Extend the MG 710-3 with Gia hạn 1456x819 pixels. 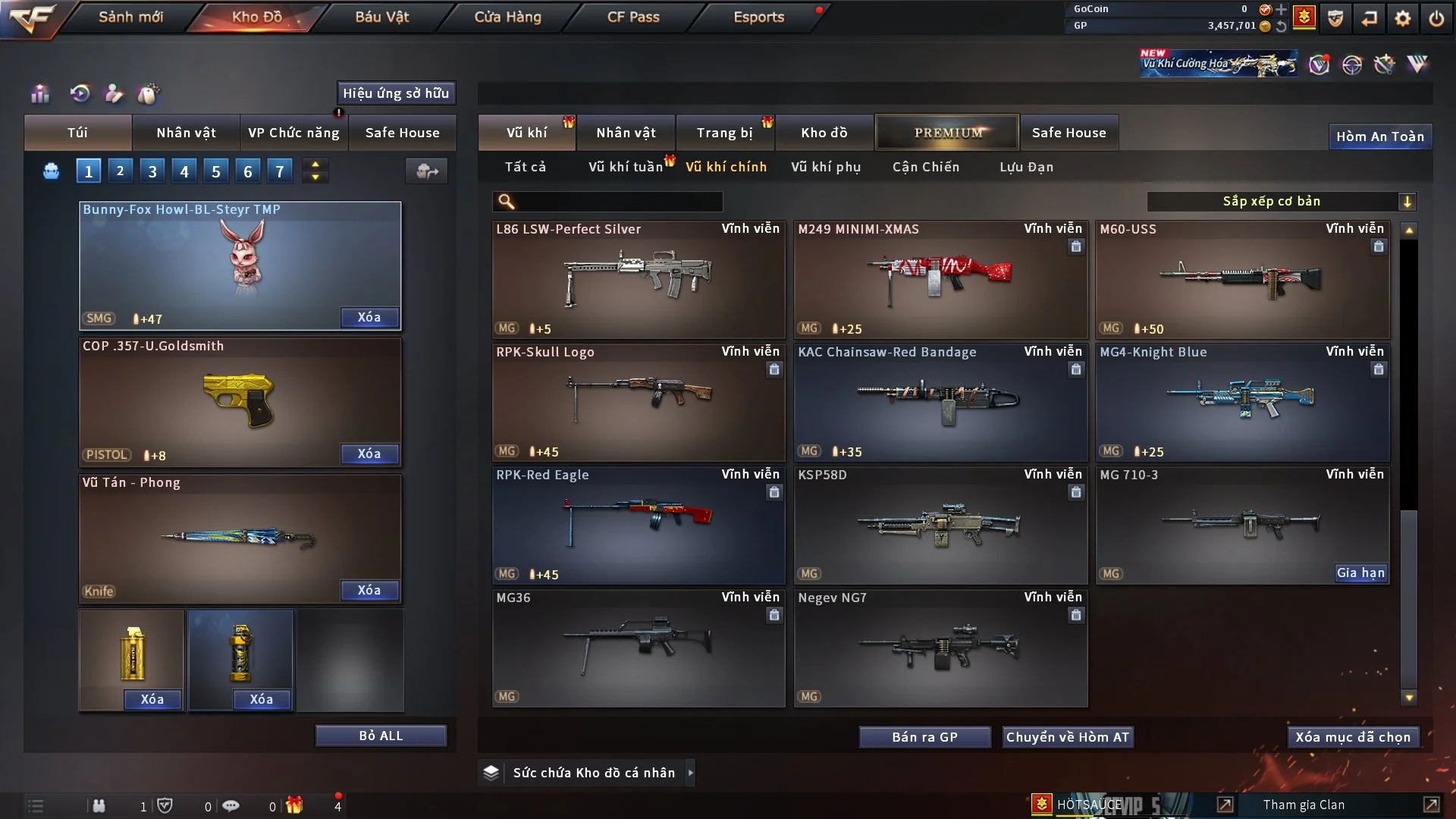(1360, 573)
